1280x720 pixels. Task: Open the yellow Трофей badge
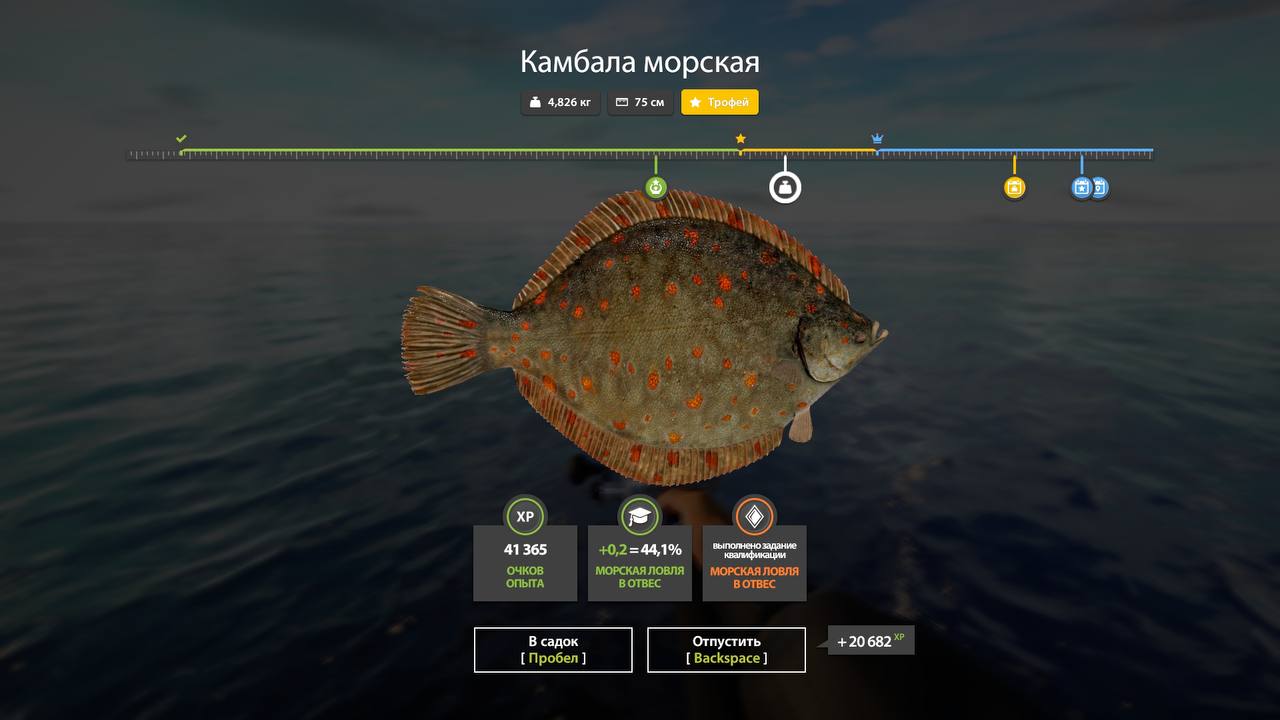719,101
